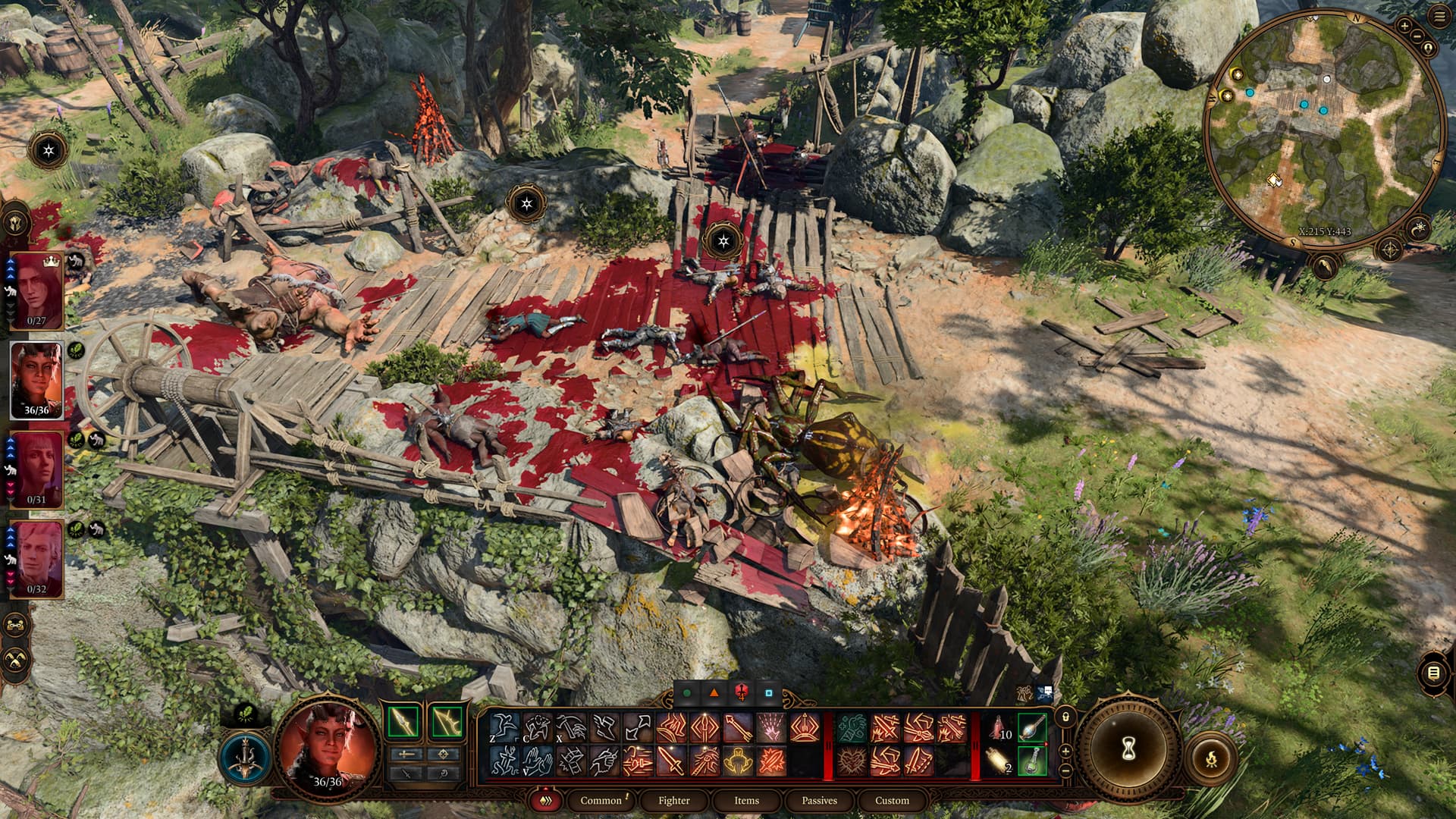Show the Items hotbar tab

[x=746, y=800]
